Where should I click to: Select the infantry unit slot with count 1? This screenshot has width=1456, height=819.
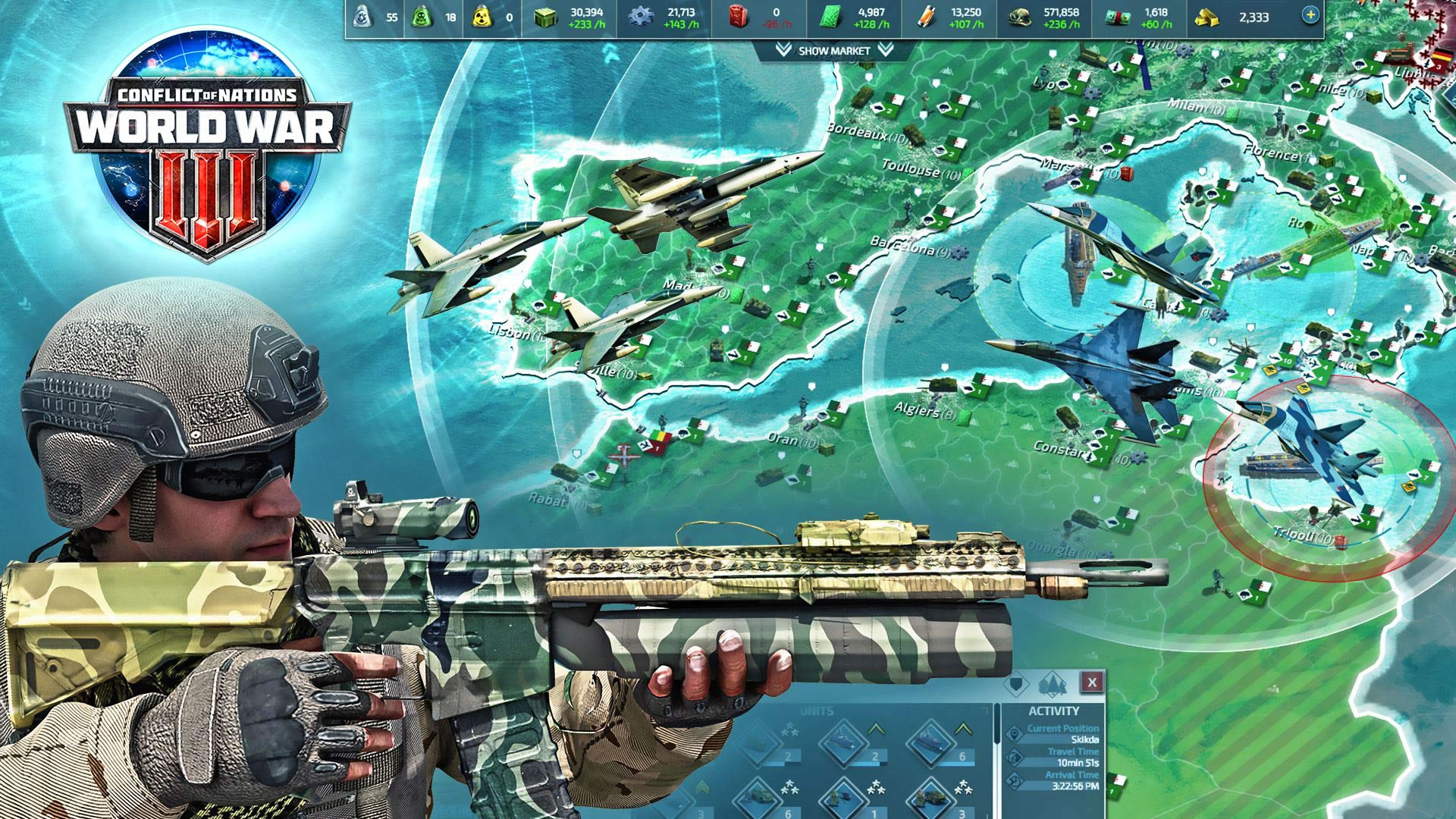[x=843, y=800]
